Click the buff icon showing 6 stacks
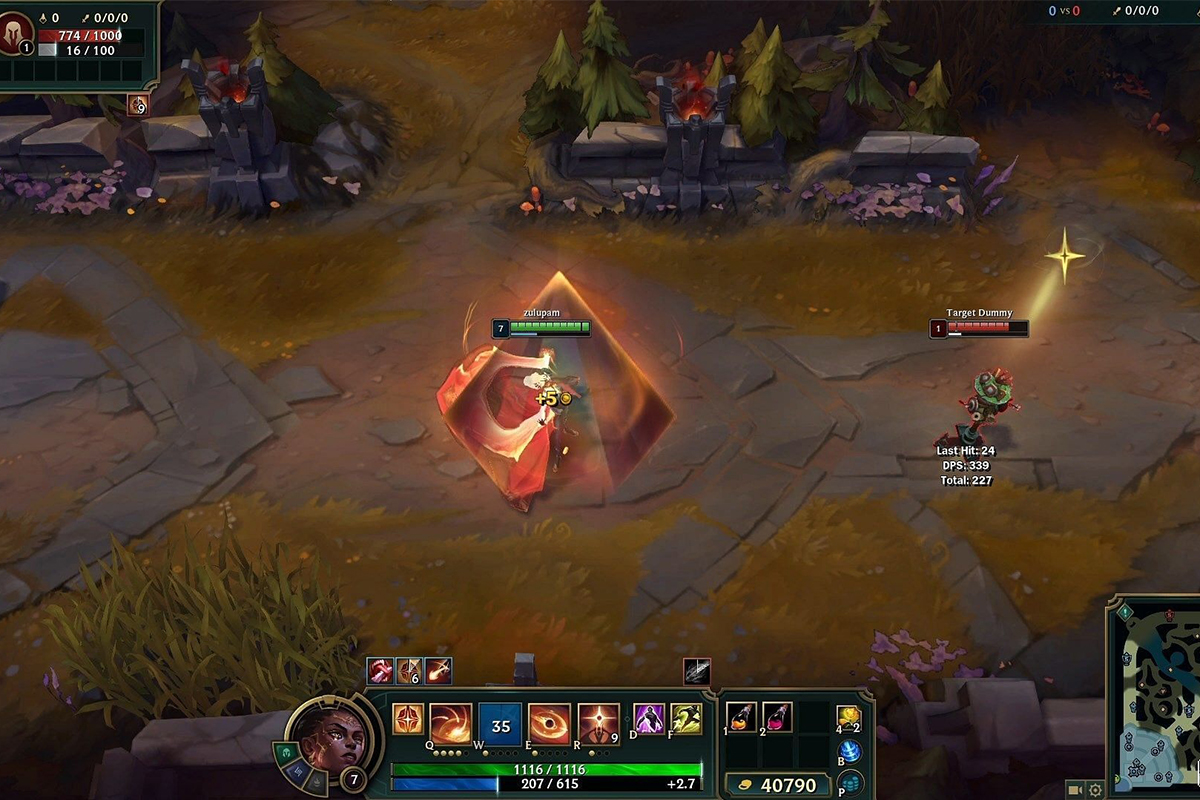The height and width of the screenshot is (800, 1200). tap(408, 670)
